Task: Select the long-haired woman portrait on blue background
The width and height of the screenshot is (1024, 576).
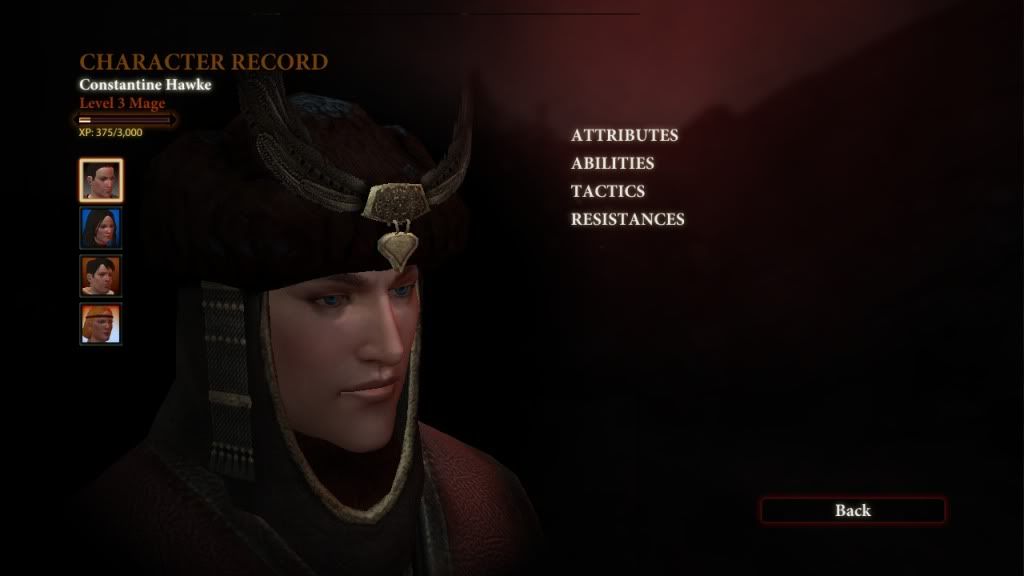Action: (101, 228)
